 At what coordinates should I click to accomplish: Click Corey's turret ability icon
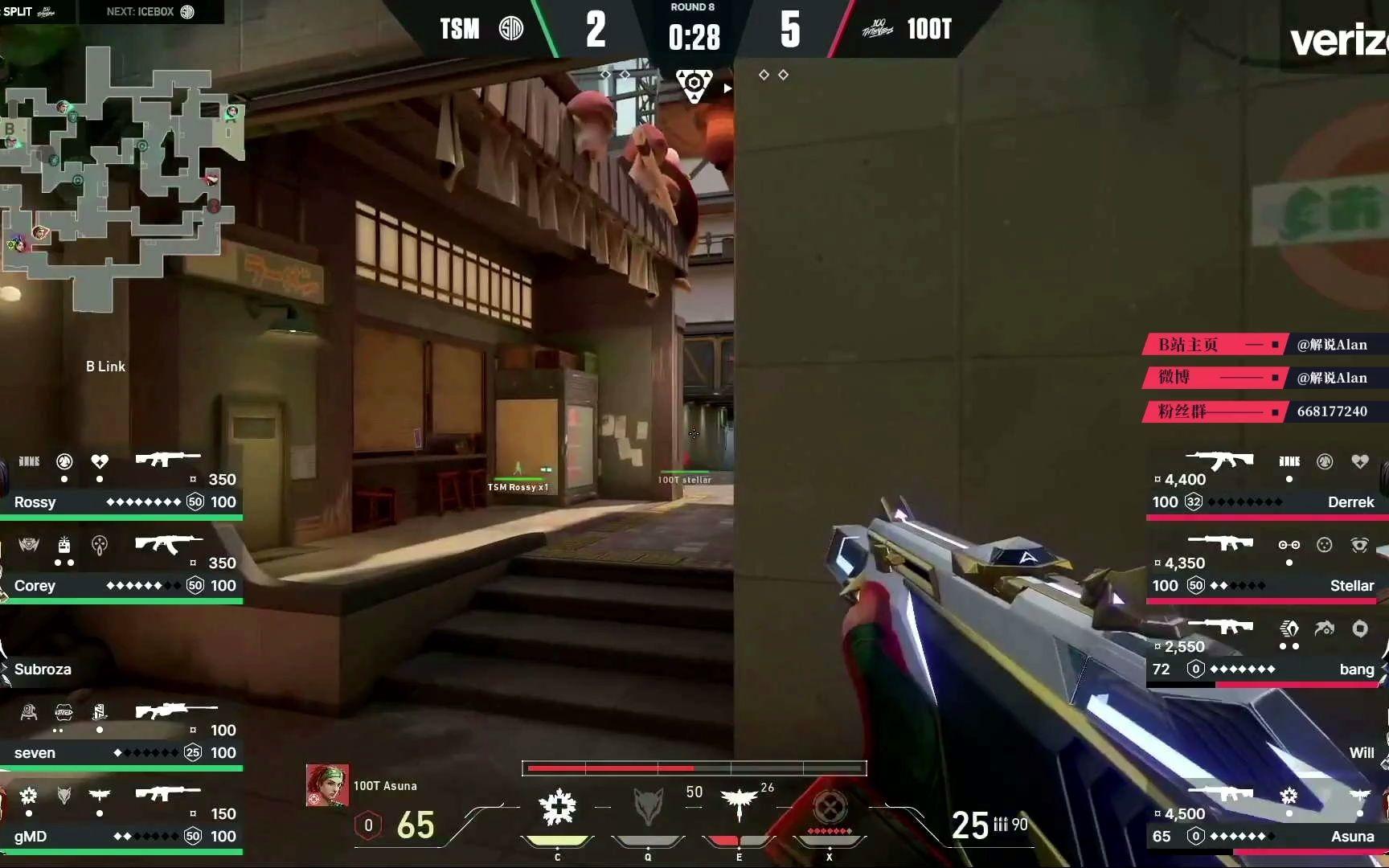coord(64,545)
